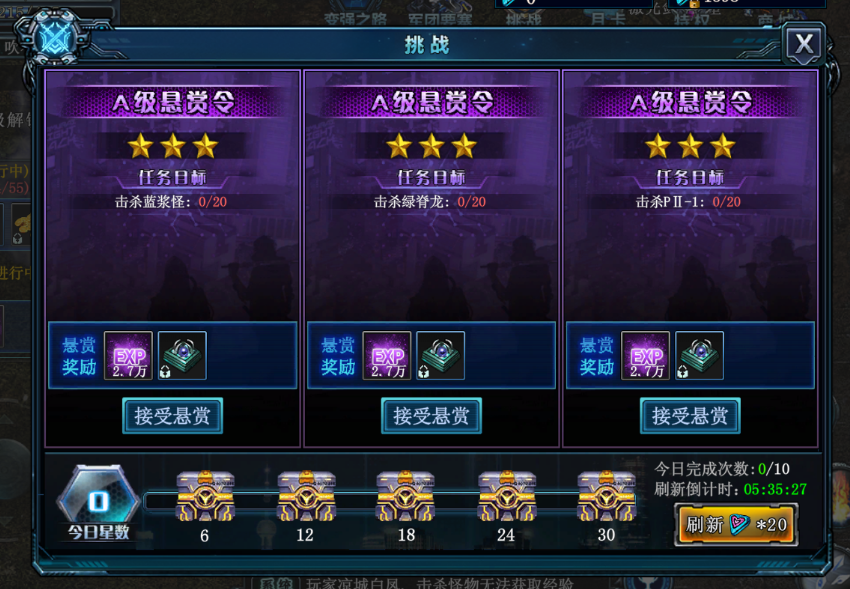Inspect locked box reward of 蓝浆怪 bounty
This screenshot has height=589, width=850.
182,356
